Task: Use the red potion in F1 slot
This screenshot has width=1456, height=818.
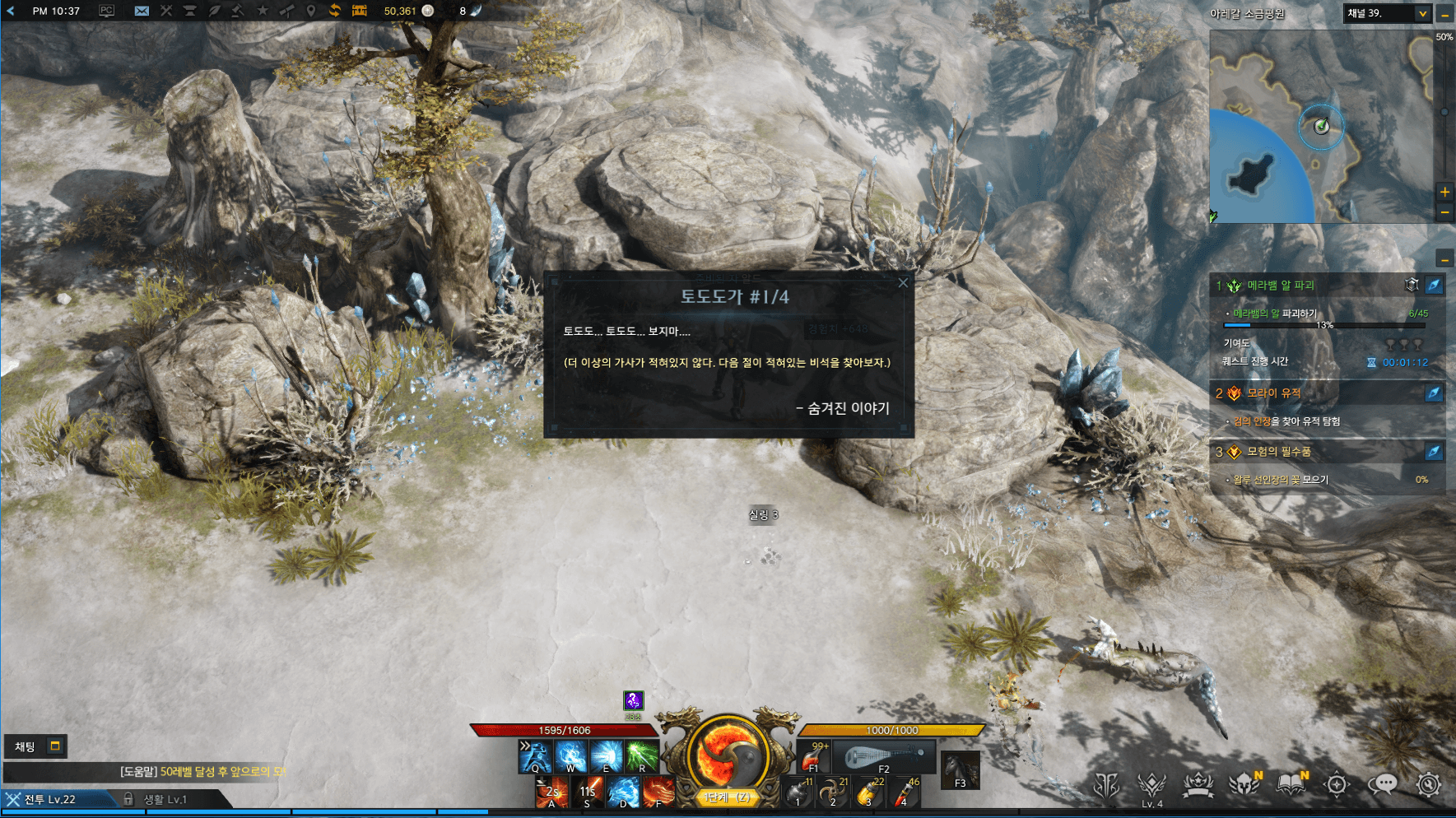Action: pos(815,756)
